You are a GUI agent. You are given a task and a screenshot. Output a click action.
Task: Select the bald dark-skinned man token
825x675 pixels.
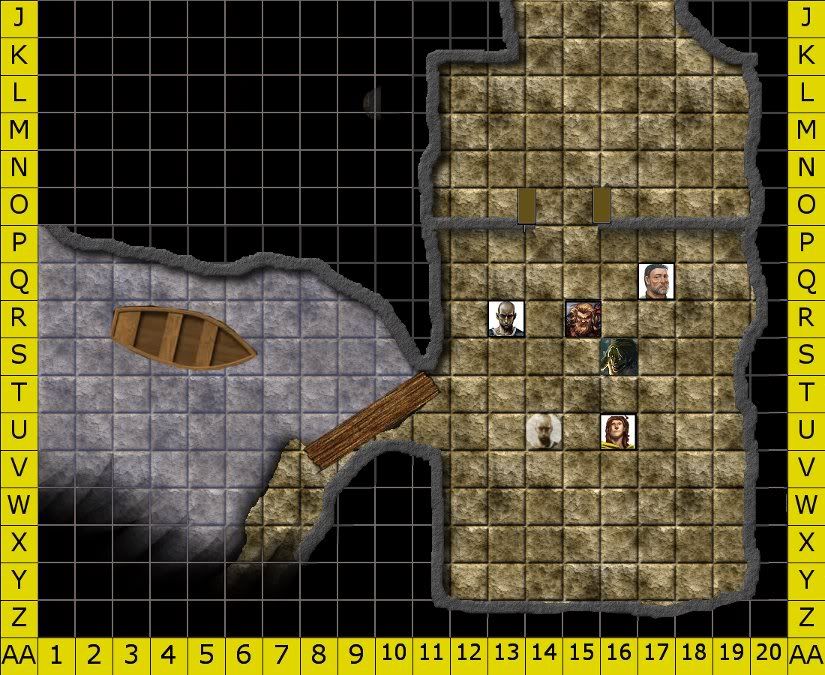pos(506,319)
